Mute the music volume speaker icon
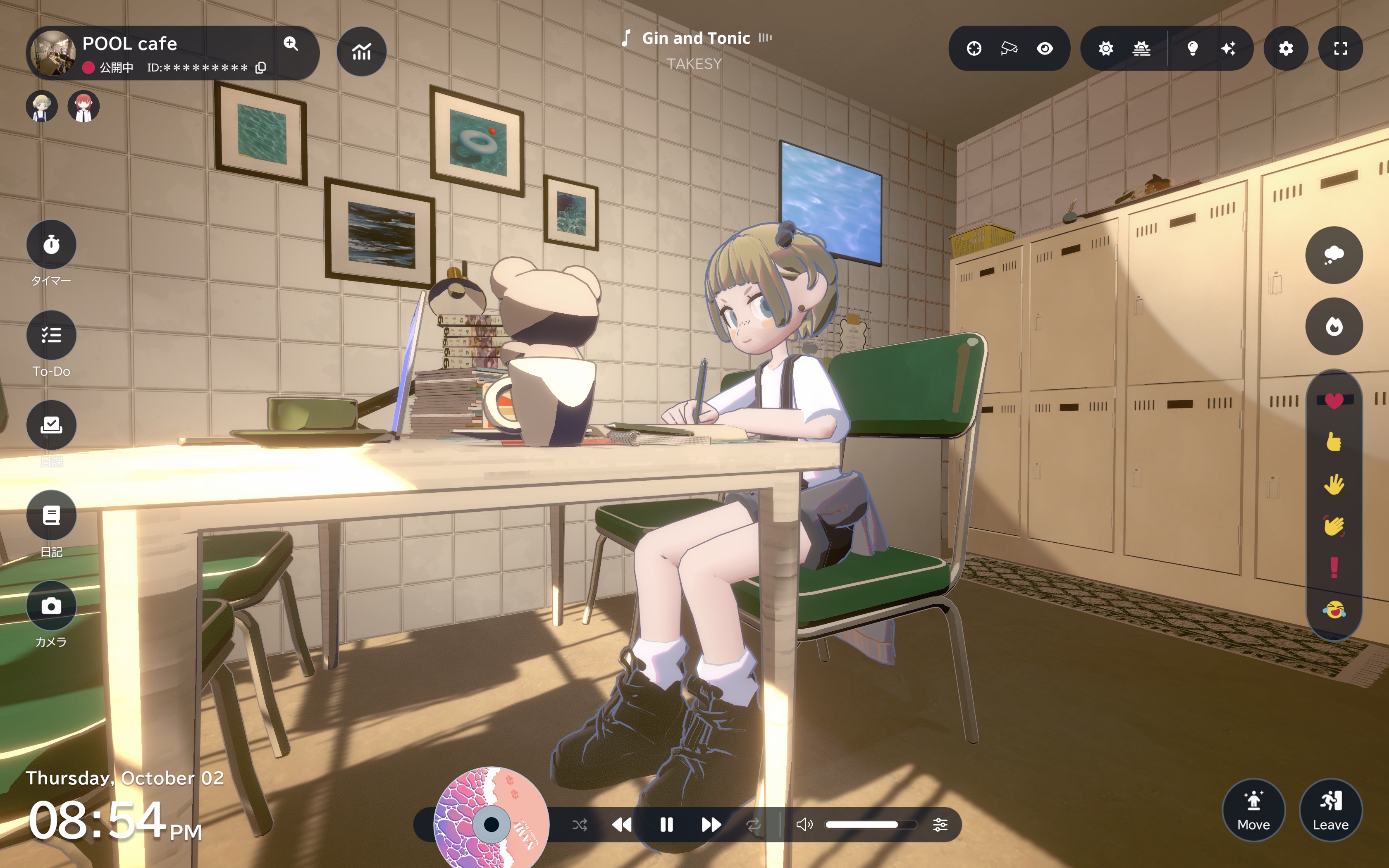Viewport: 1389px width, 868px height. 804,825
